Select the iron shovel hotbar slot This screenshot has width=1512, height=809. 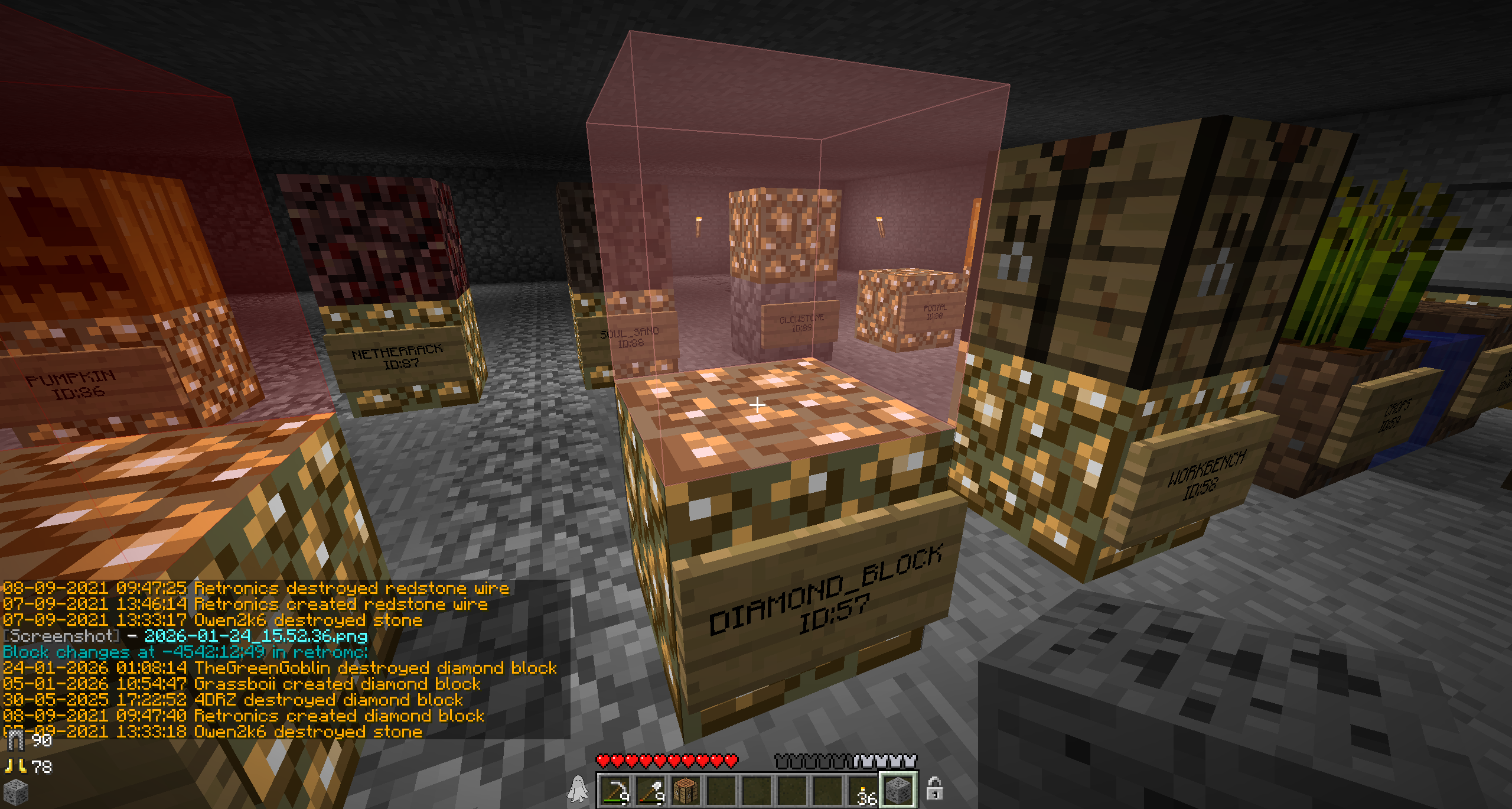click(651, 789)
